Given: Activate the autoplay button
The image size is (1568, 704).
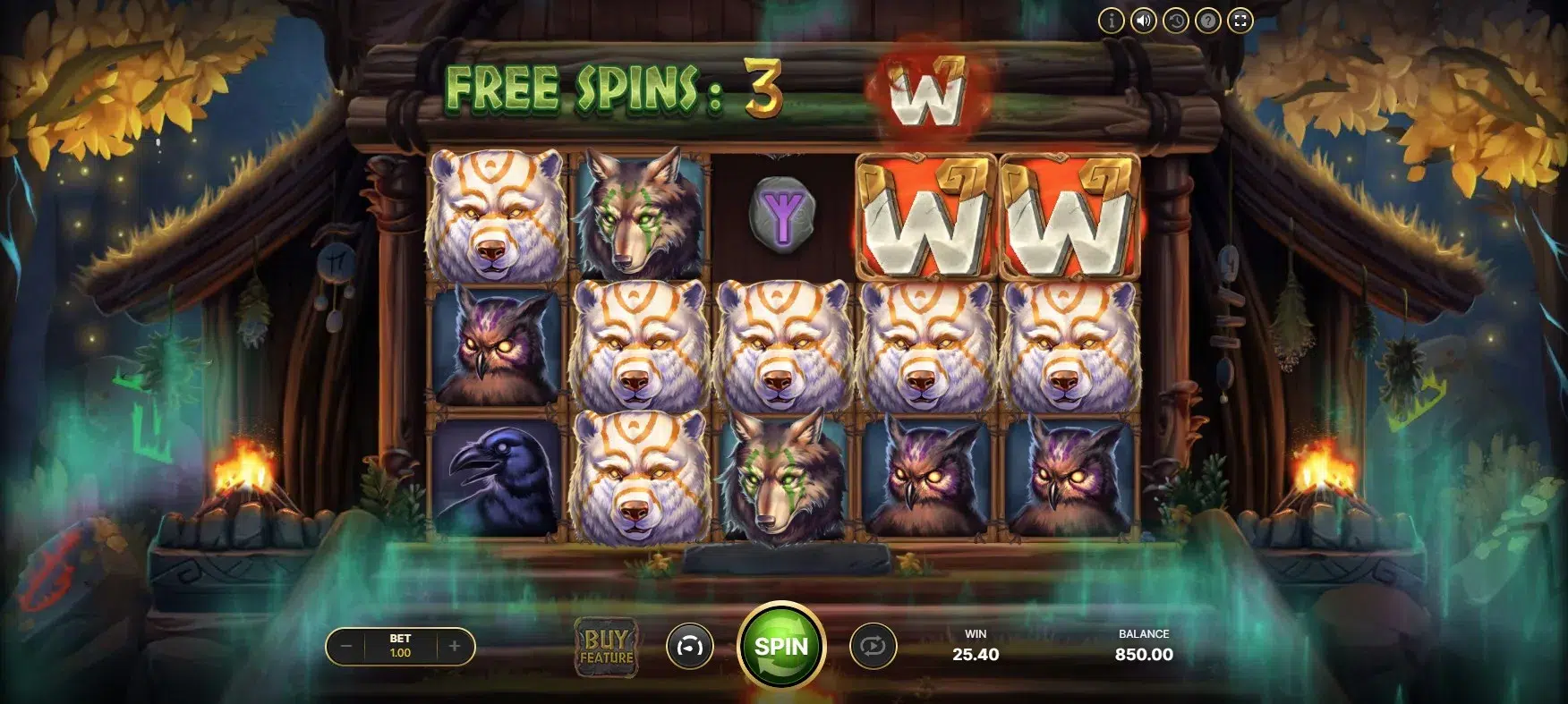Looking at the screenshot, I should pos(873,646).
